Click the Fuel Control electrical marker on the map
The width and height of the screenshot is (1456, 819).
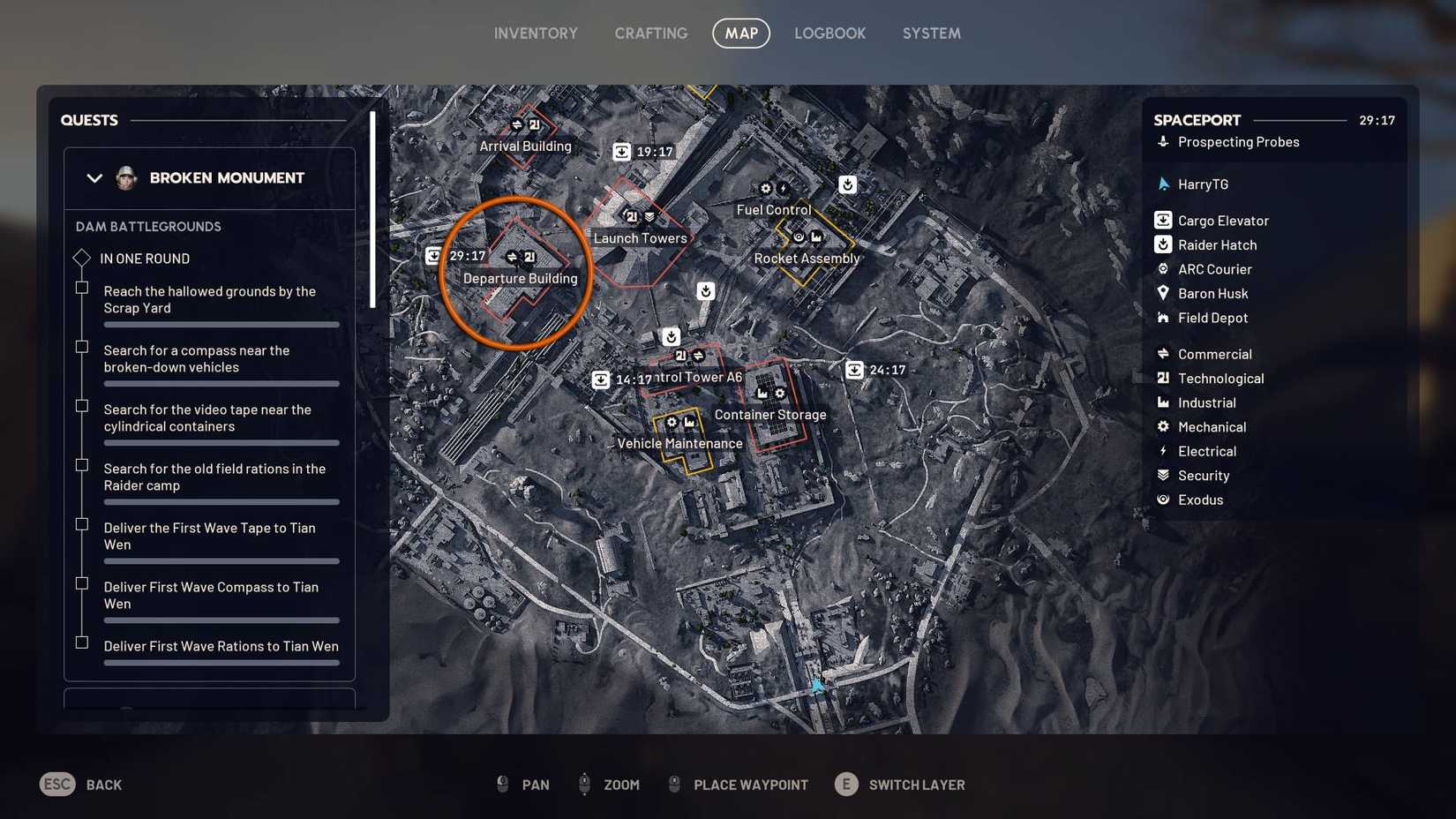click(x=782, y=188)
